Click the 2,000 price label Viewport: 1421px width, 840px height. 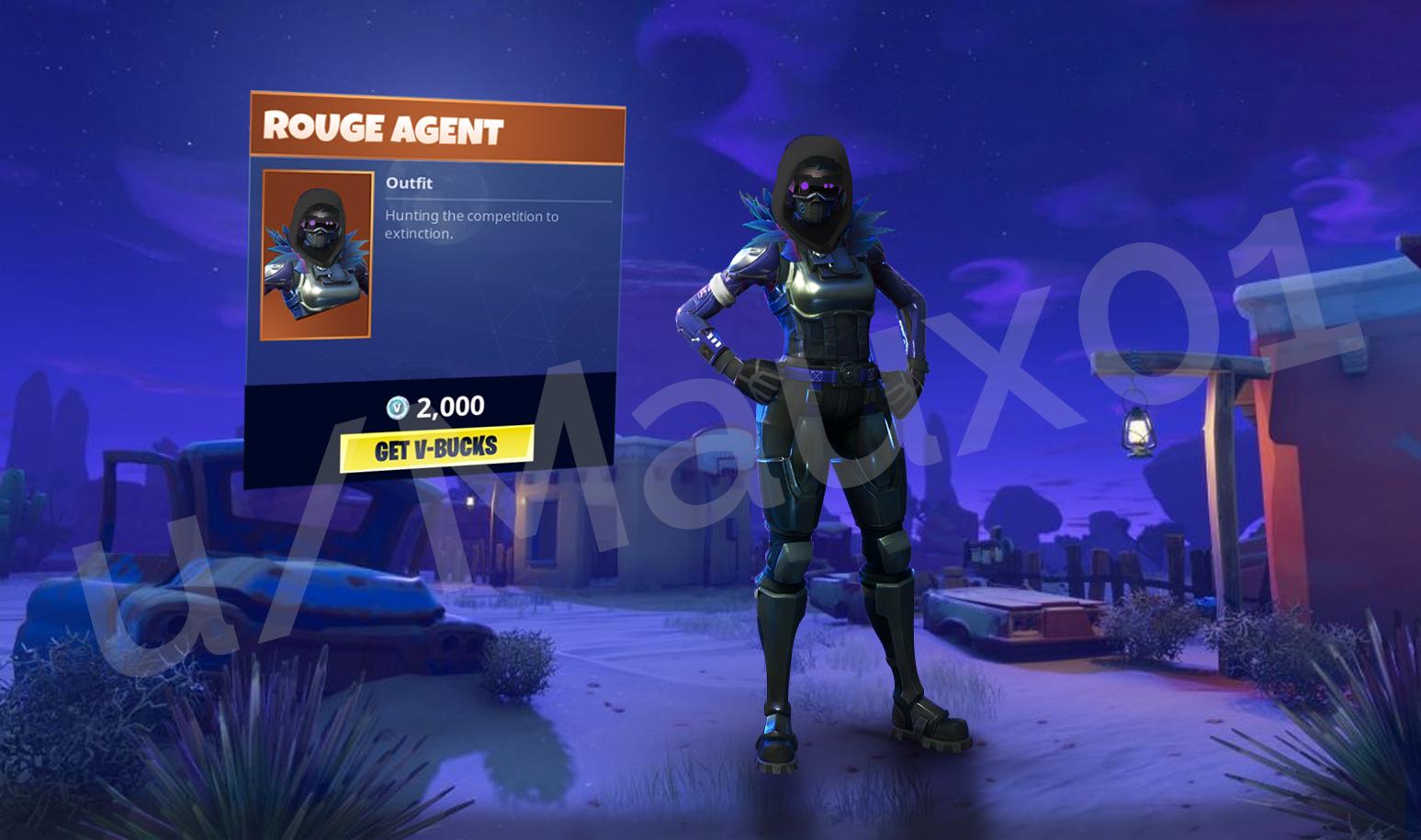click(x=450, y=405)
